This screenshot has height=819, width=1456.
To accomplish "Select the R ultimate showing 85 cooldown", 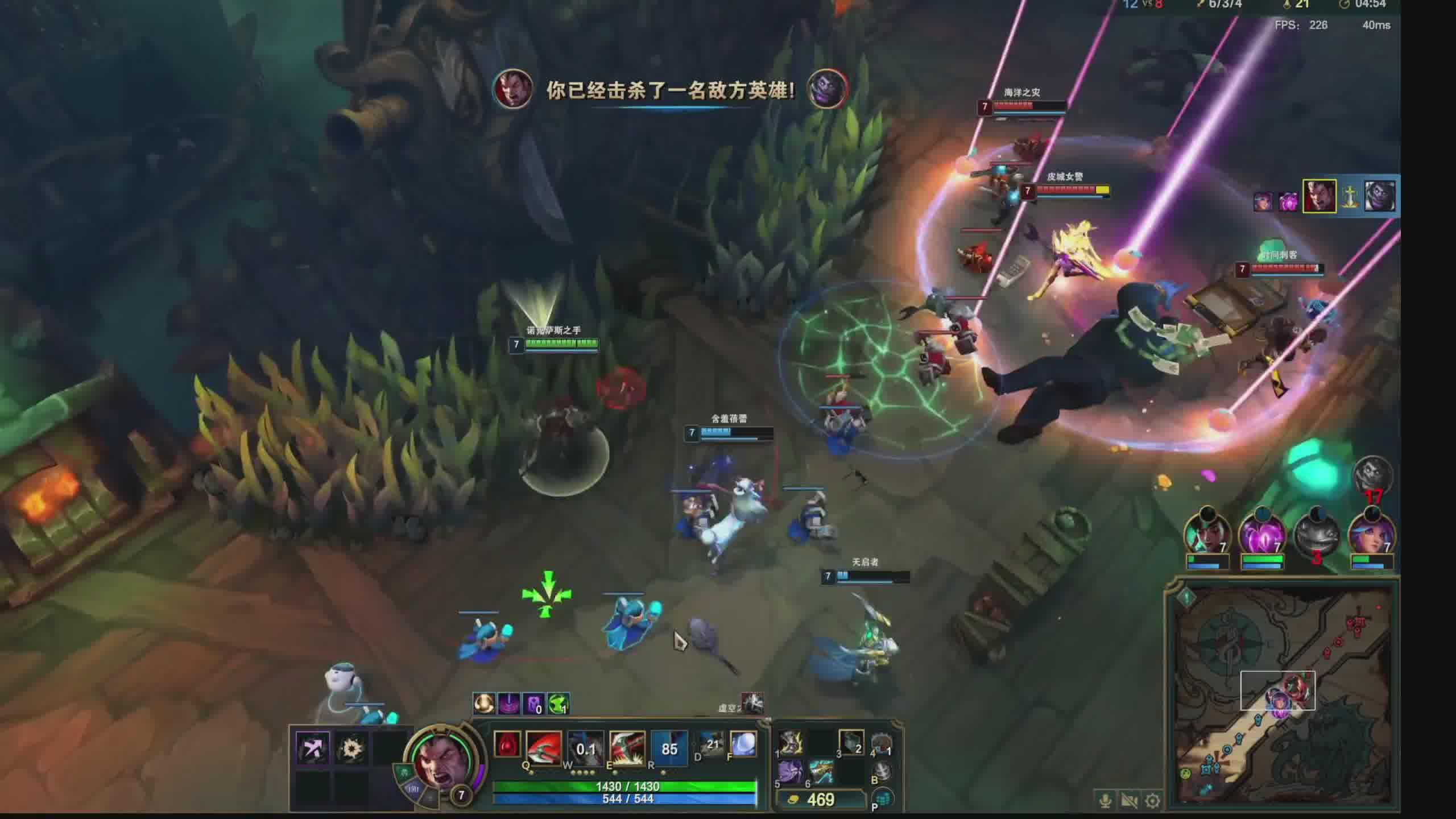I will [669, 747].
